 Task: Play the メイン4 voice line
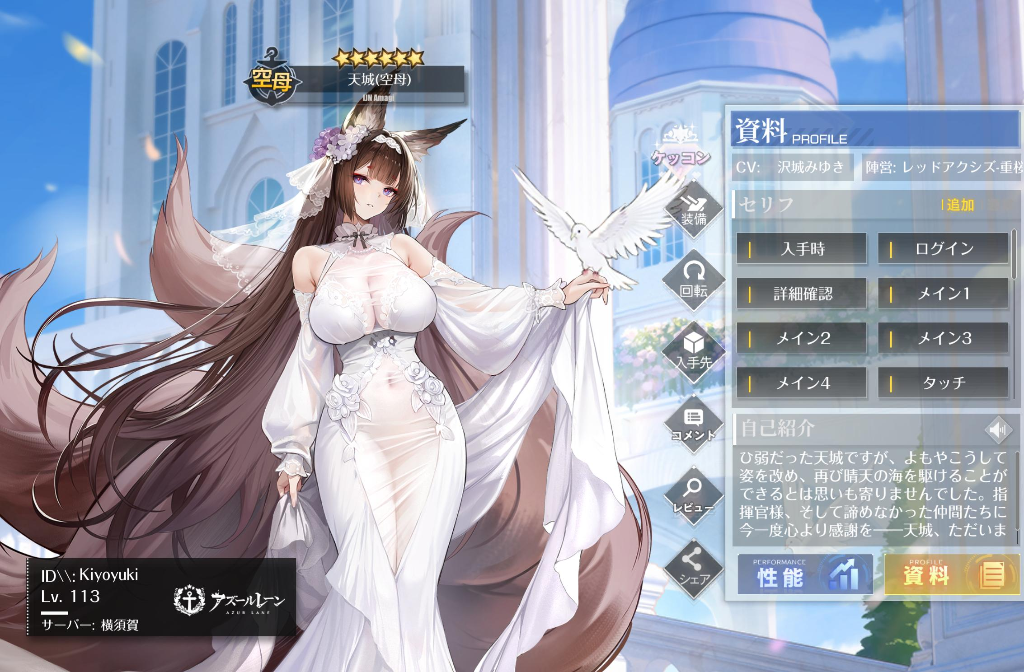coord(801,382)
